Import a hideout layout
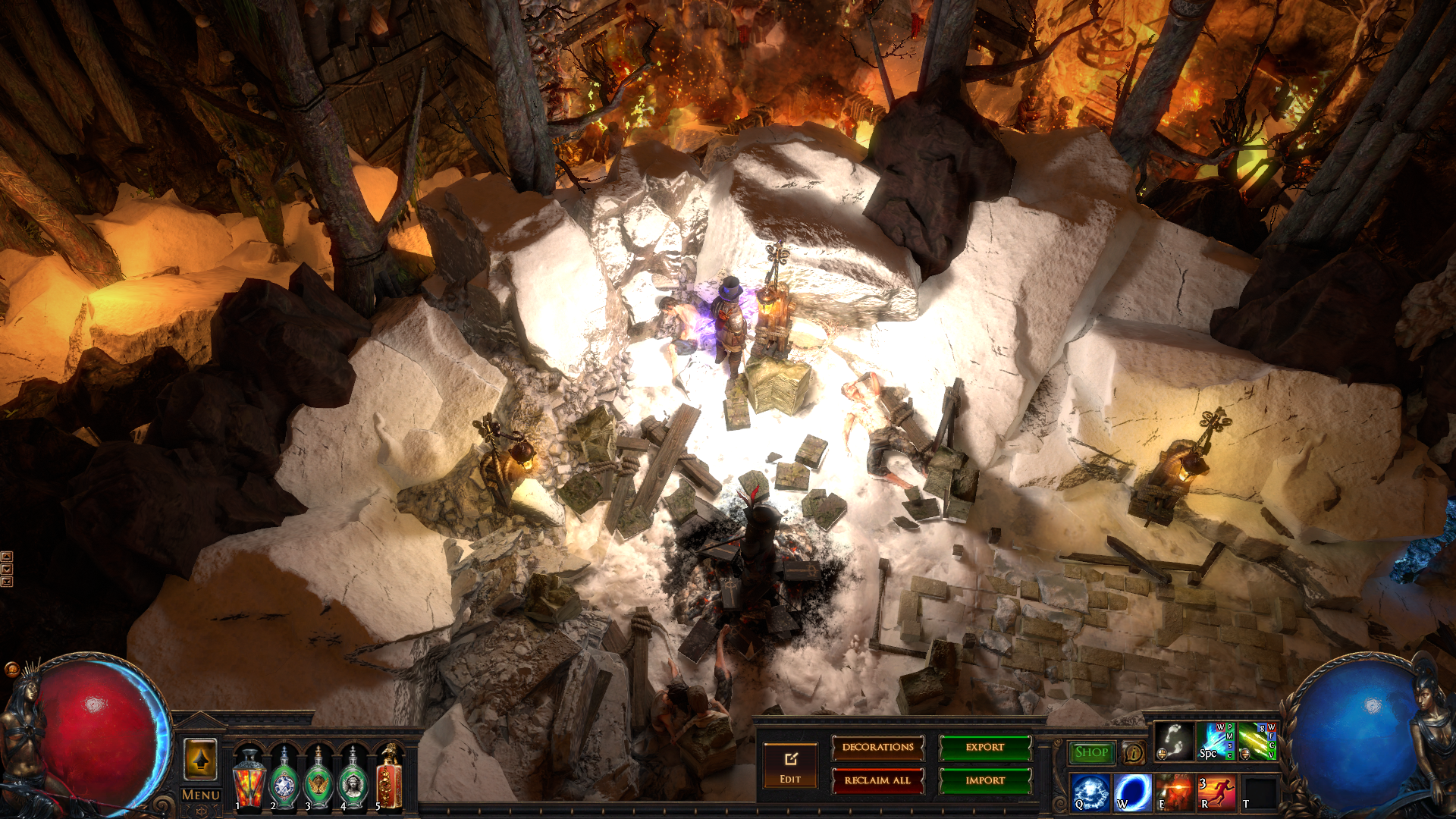Screen dimensions: 1456x819 (x=985, y=780)
